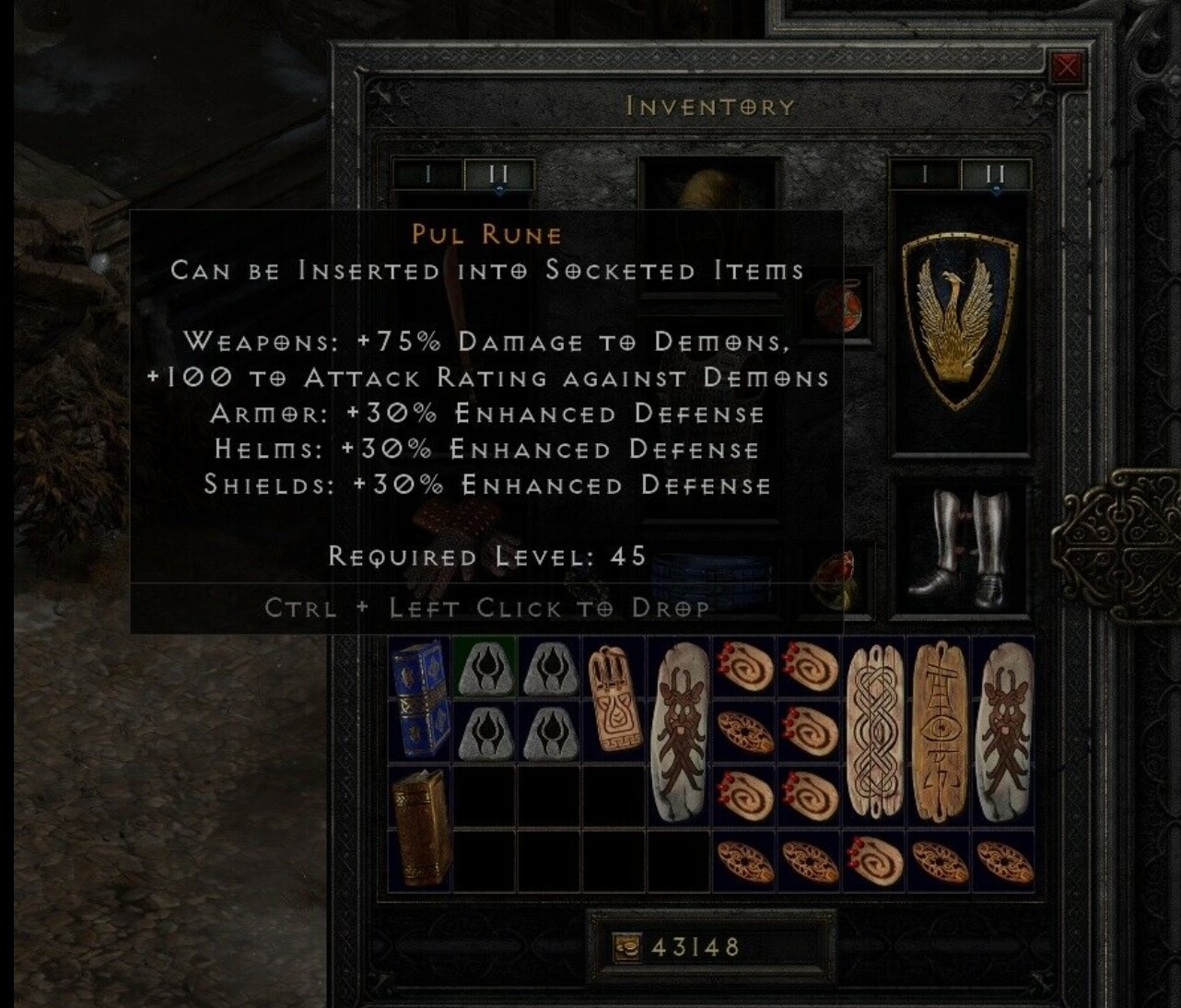Switch left weapon set to tab I
Screen dimensions: 1181x1008
428,173
